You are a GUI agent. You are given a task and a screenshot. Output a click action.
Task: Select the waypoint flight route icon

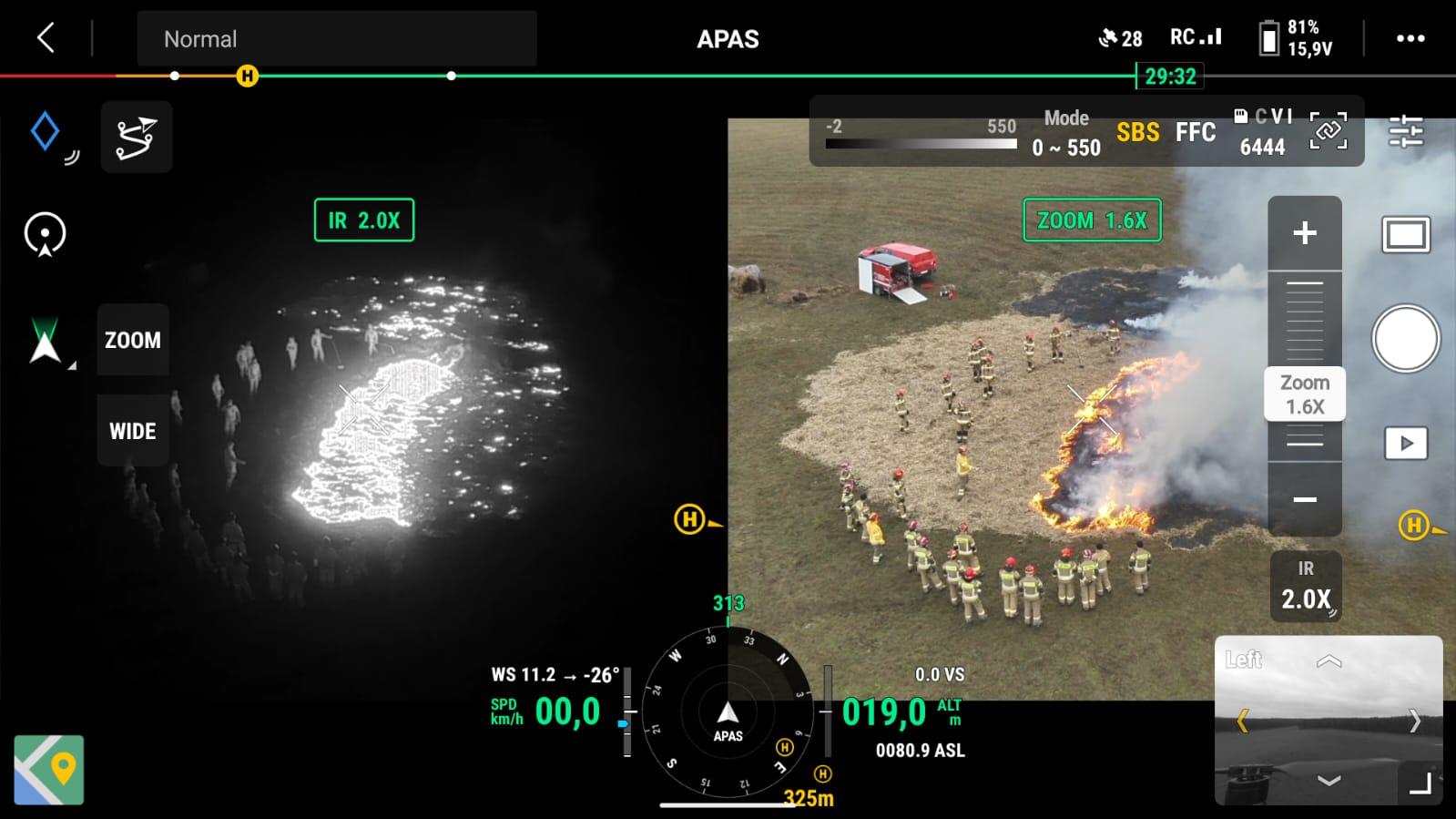(137, 138)
